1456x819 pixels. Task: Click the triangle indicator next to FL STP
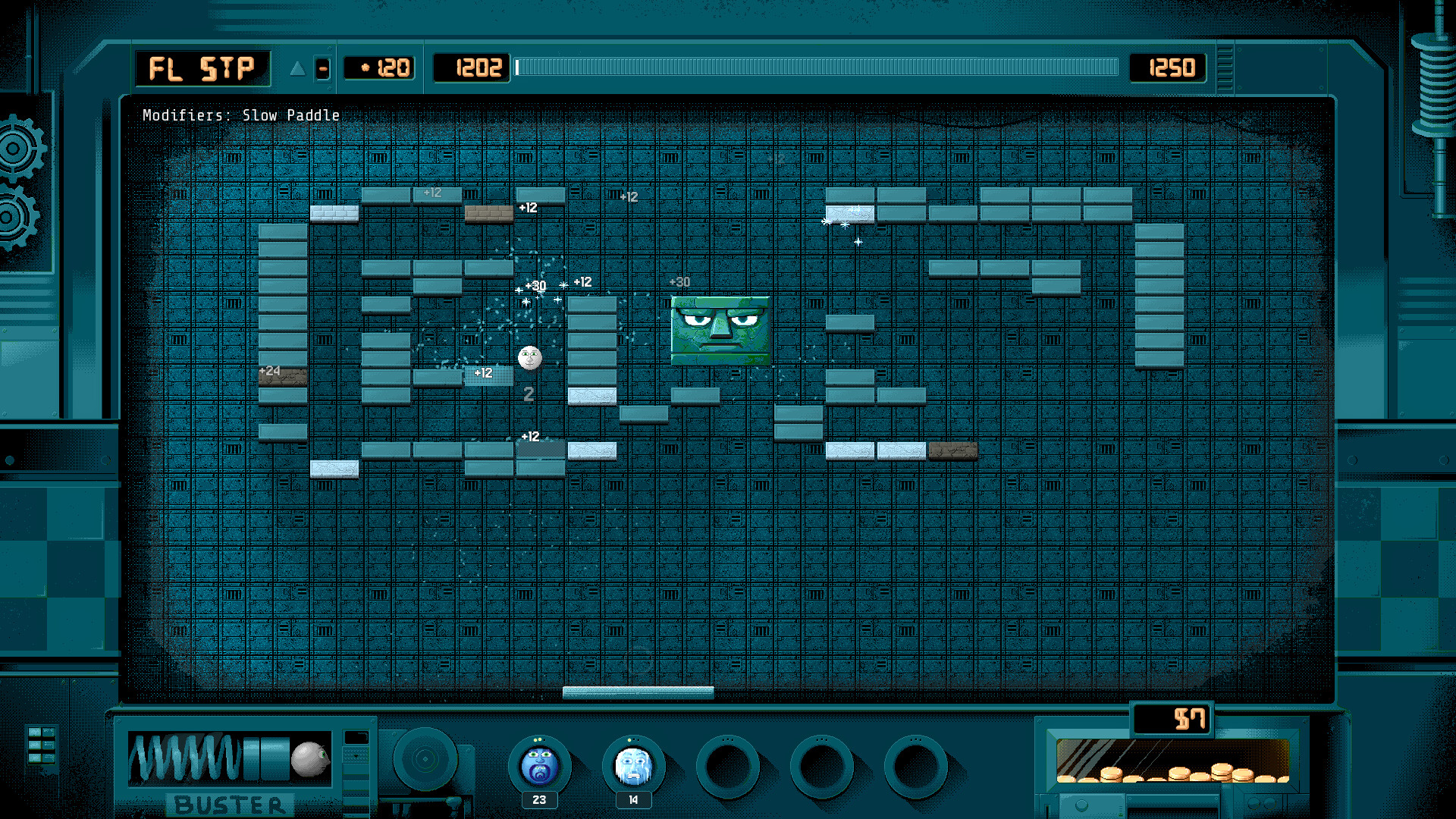pos(297,69)
